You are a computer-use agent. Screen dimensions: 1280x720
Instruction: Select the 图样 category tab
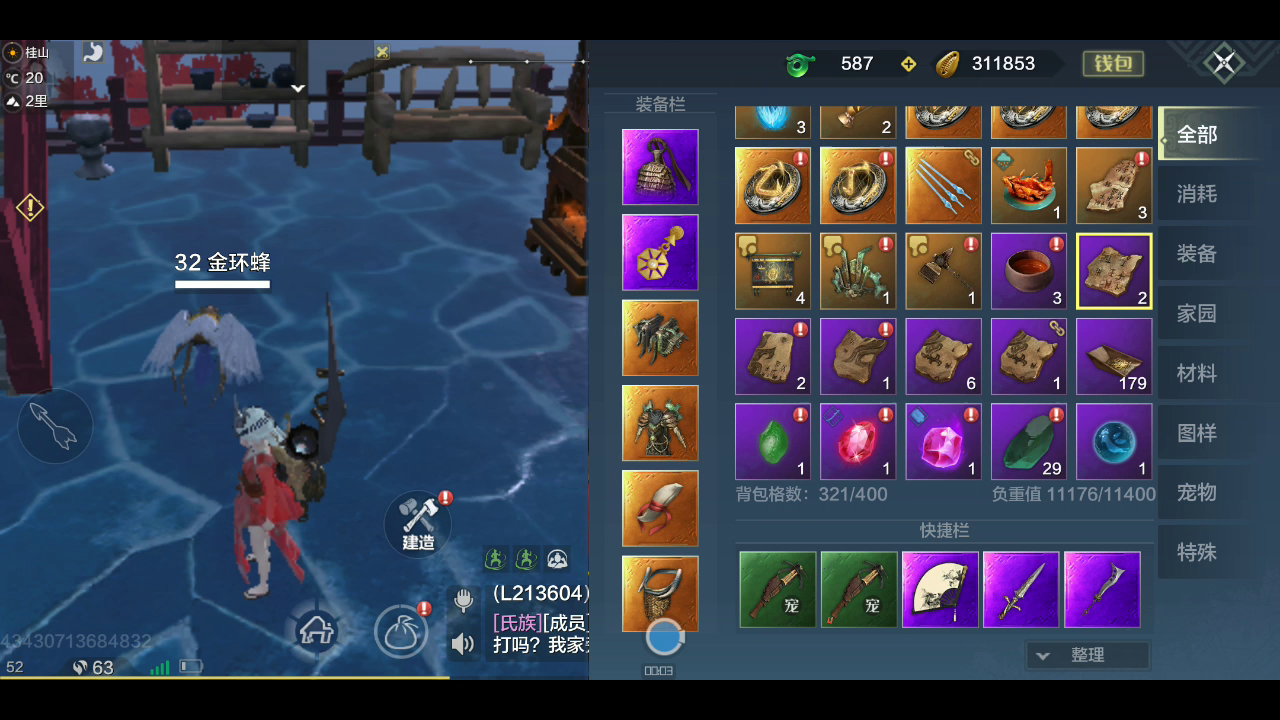1197,433
